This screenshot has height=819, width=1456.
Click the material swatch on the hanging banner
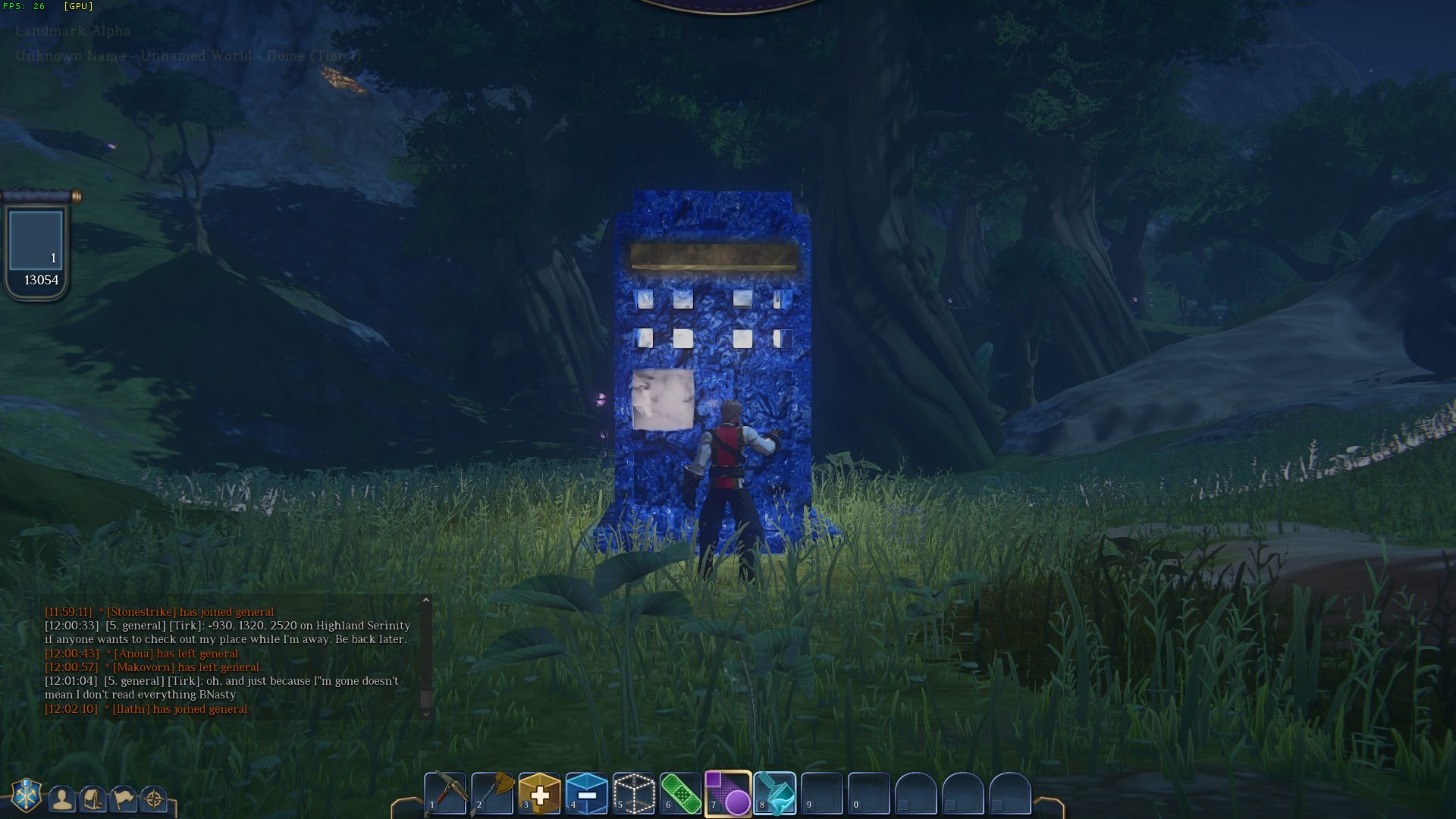pyautogui.click(x=36, y=240)
